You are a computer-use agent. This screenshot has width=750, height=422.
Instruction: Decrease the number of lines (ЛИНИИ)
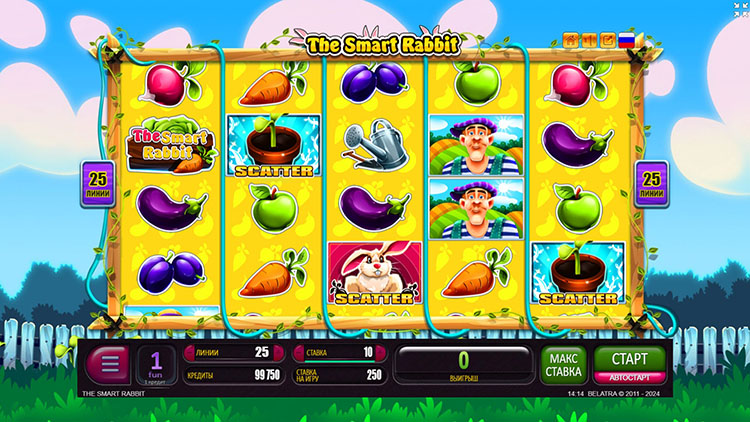[188, 352]
